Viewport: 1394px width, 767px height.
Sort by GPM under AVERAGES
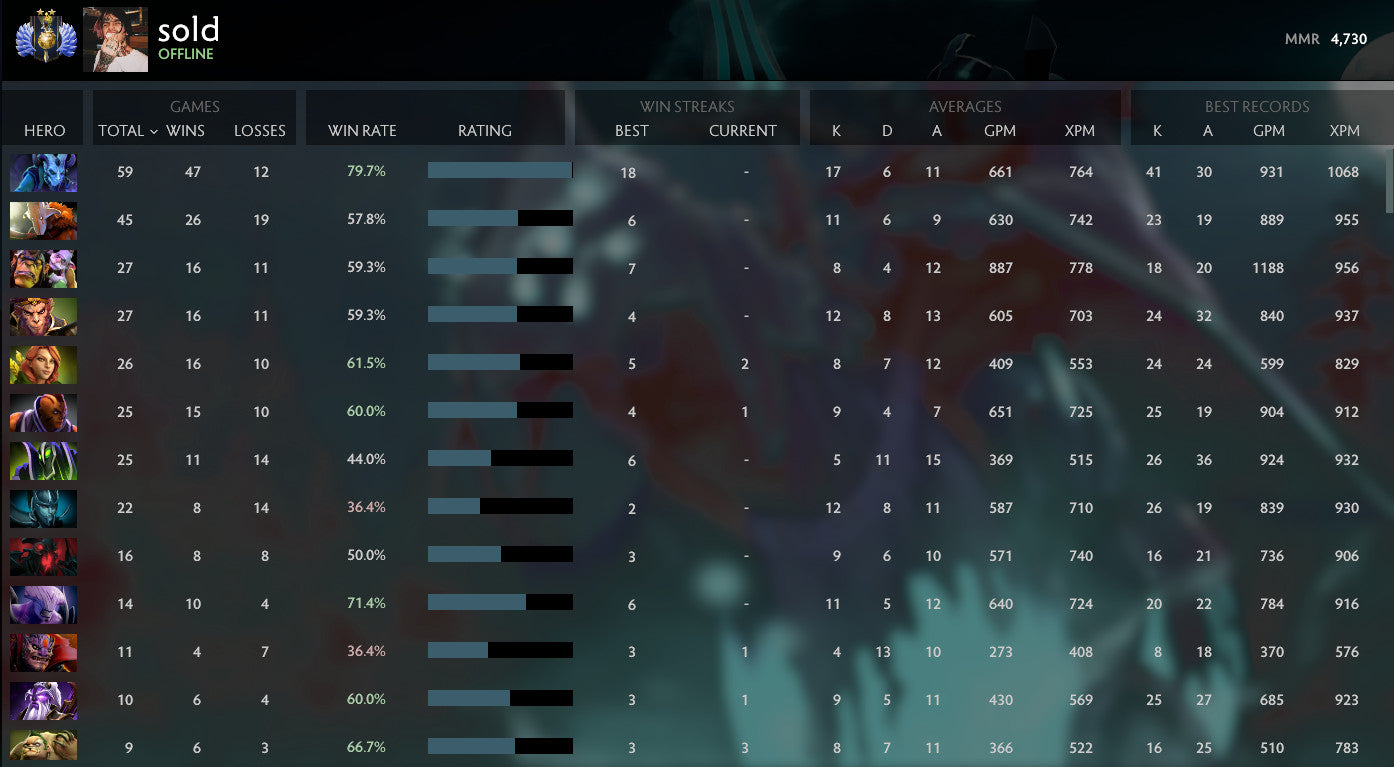[x=1000, y=131]
